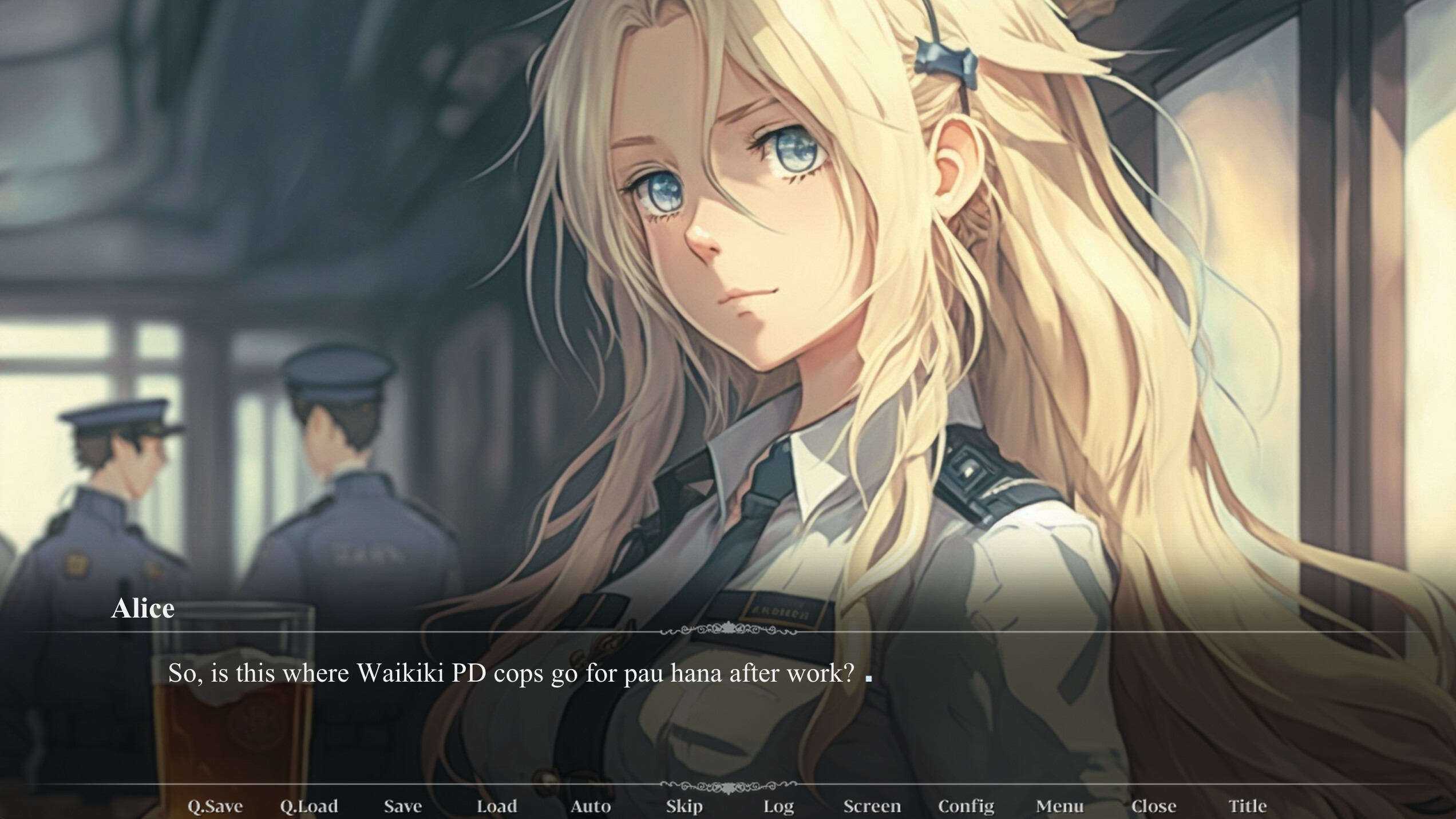This screenshot has height=819, width=1456.
Task: Click the decorative divider above the dialogue
Action: 728,629
